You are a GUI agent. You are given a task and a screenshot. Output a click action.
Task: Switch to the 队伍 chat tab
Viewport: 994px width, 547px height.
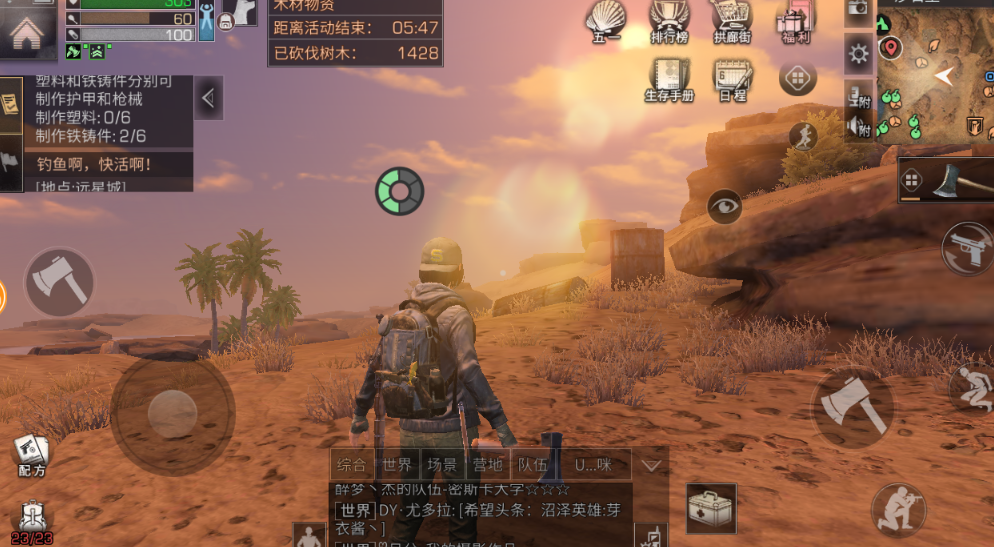tap(531, 465)
